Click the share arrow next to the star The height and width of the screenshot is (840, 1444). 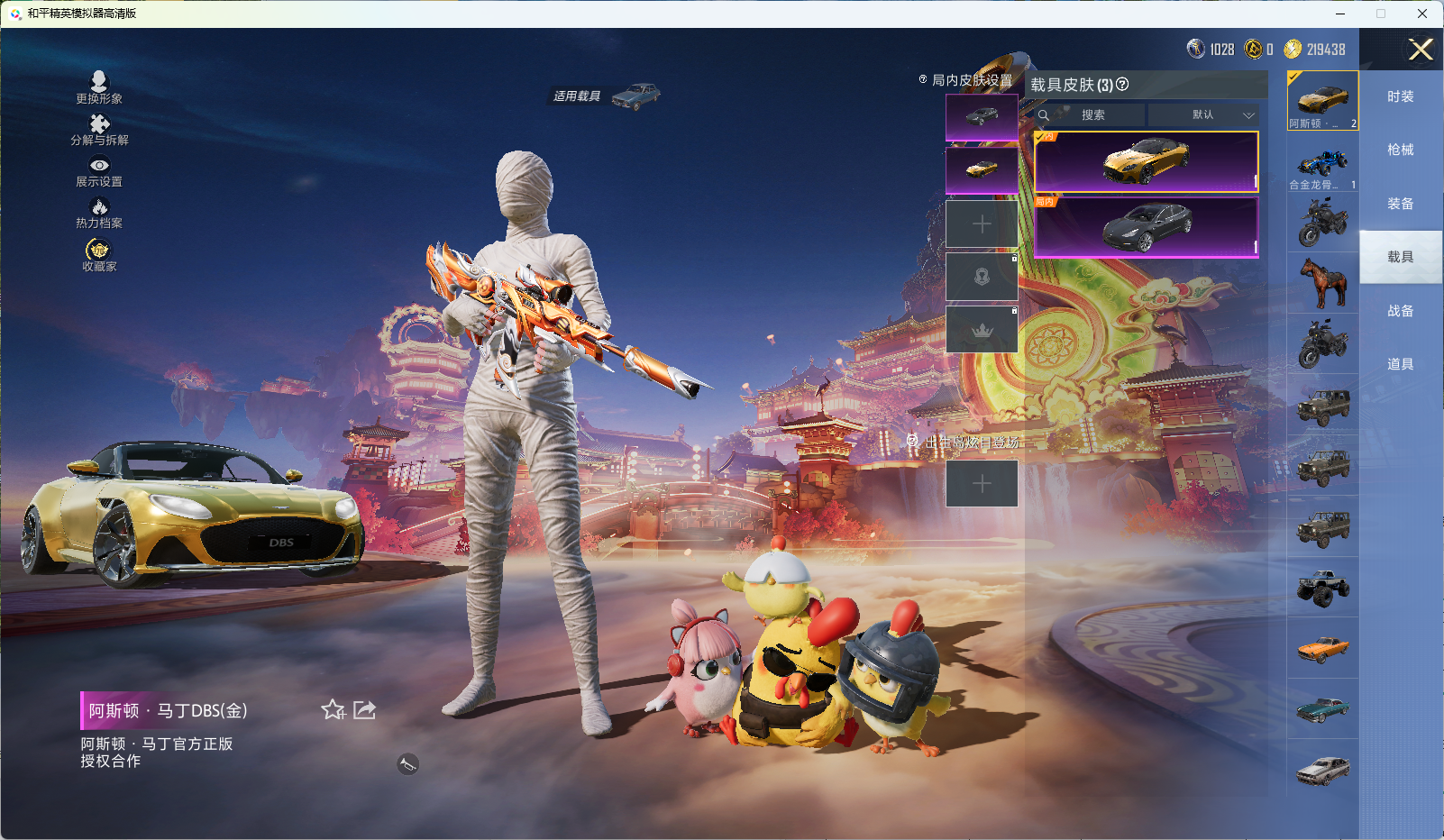tap(363, 710)
